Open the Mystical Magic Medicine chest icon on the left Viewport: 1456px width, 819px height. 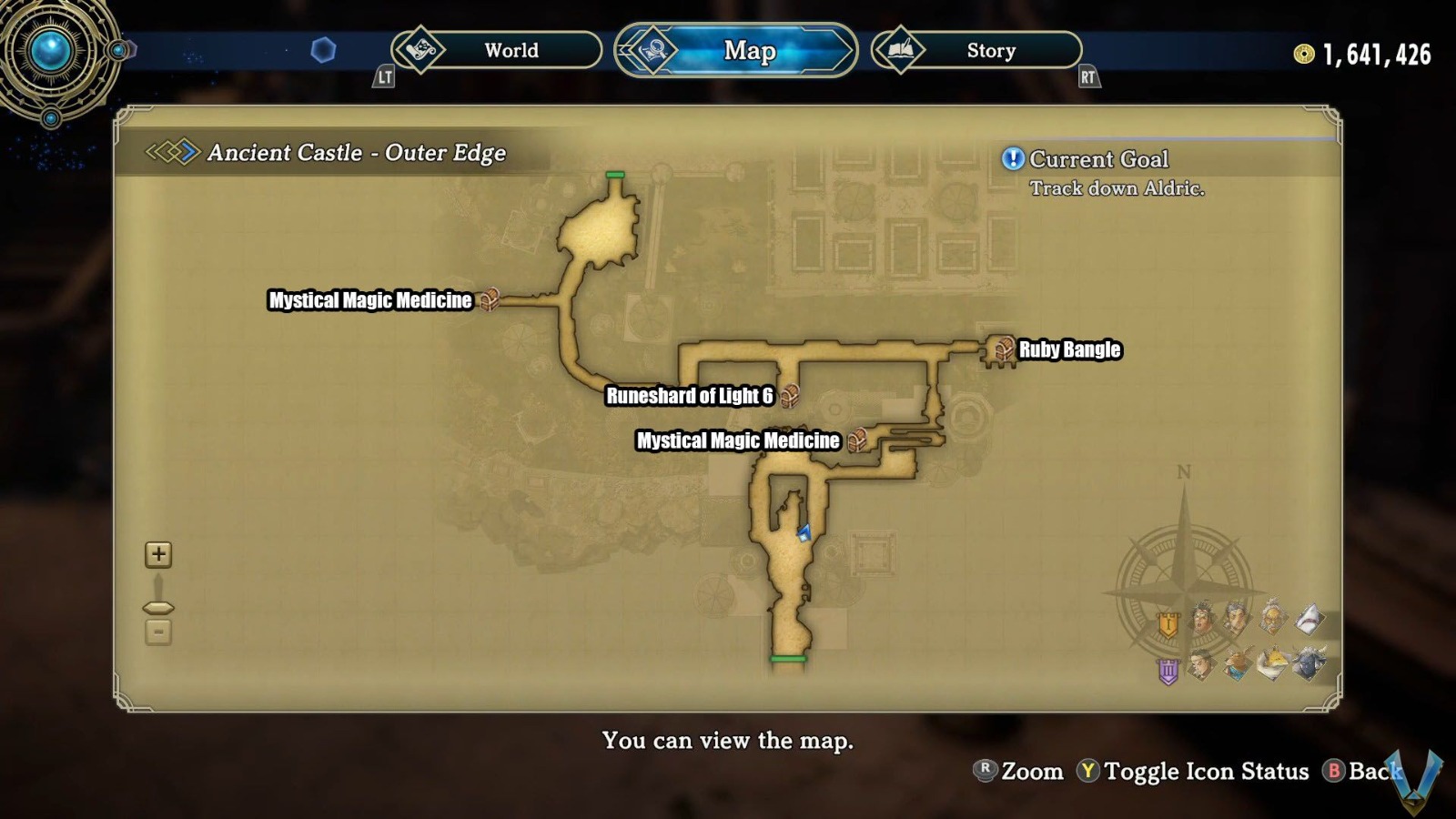[491, 299]
